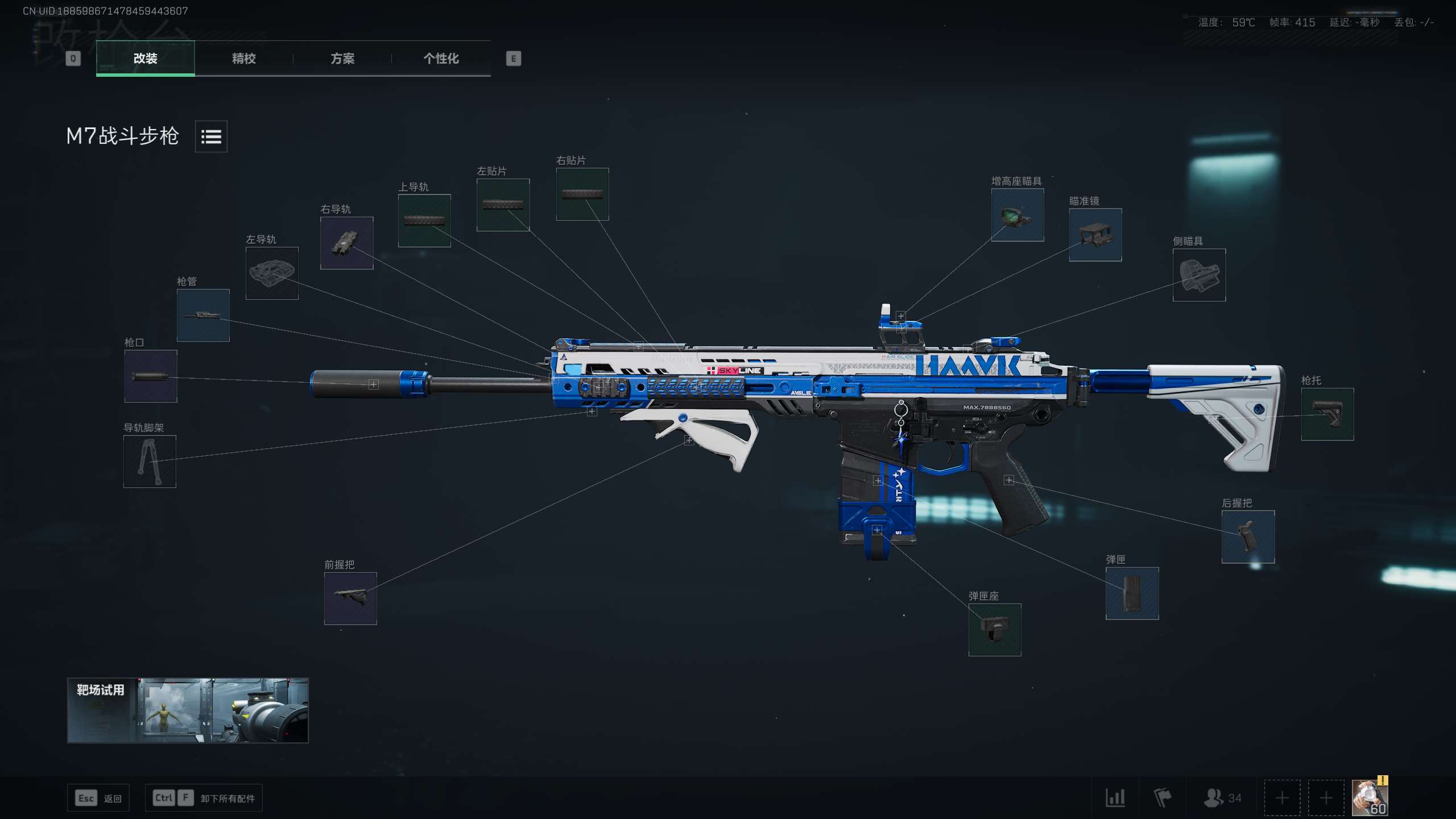Choose the 弹匣 magazine slot
The height and width of the screenshot is (819, 1456).
coord(1132,593)
